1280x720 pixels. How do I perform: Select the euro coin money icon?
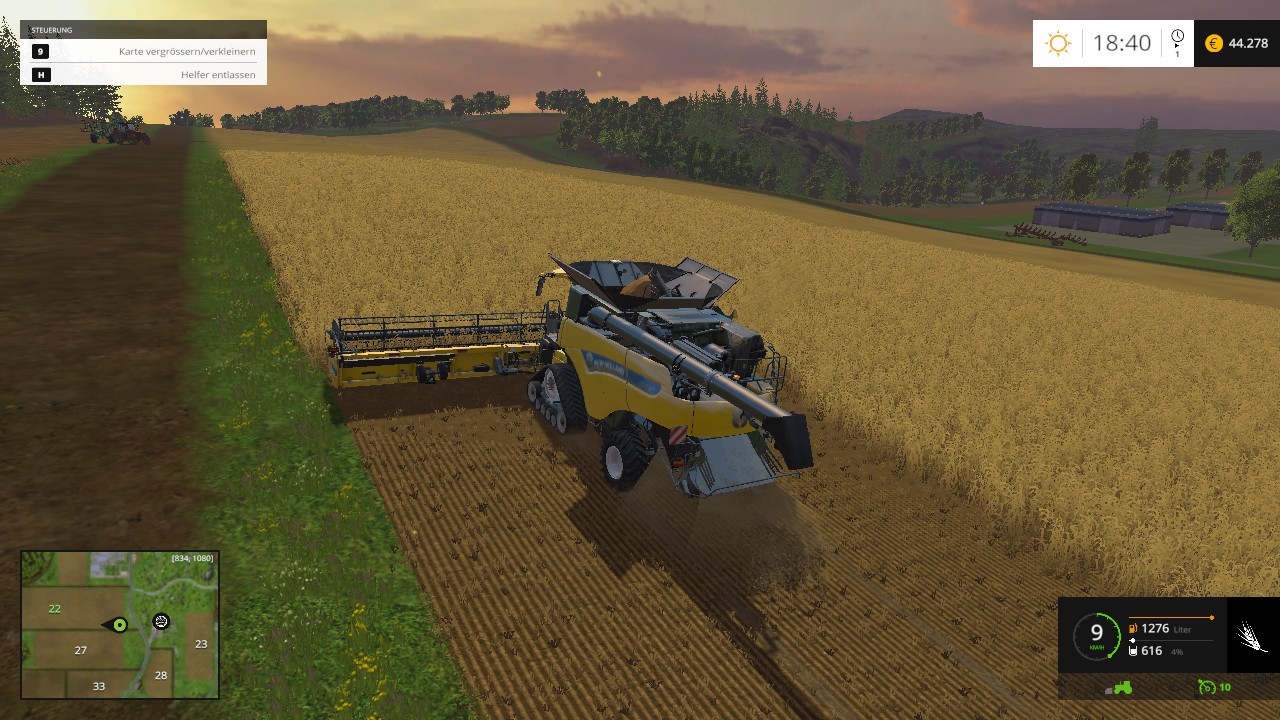[1214, 43]
